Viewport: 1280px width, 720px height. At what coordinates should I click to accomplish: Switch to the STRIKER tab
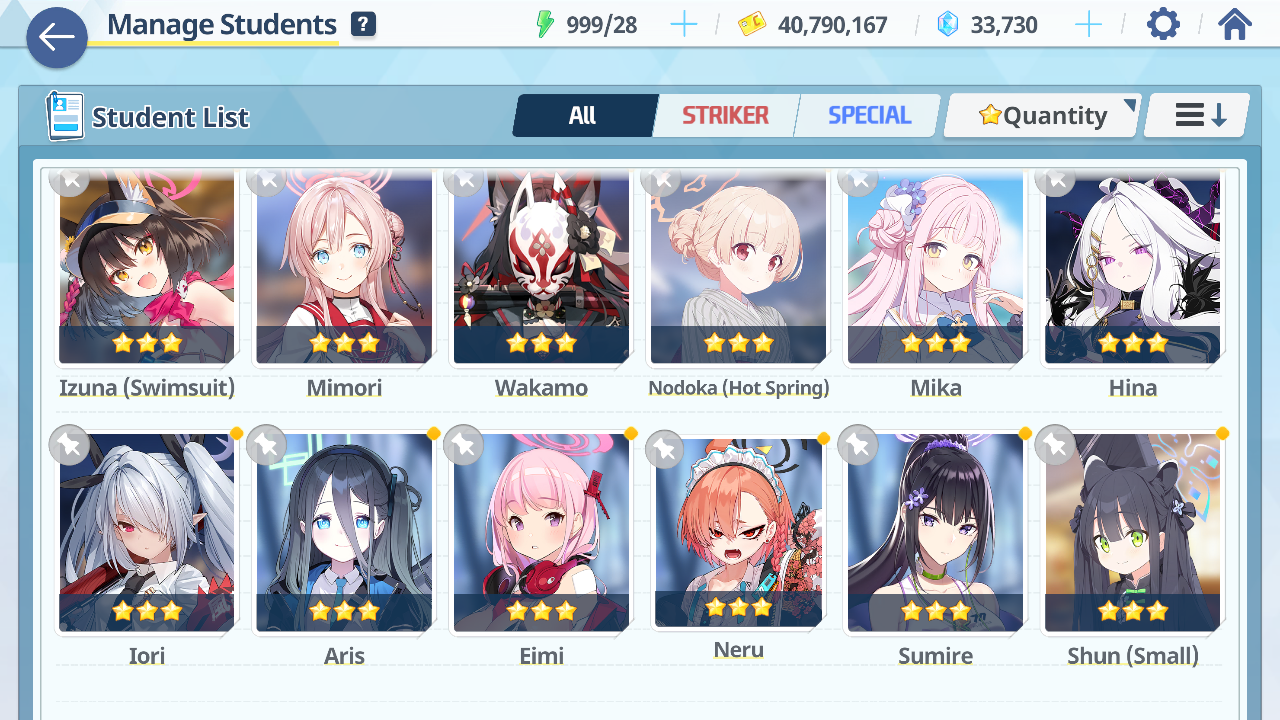click(725, 116)
